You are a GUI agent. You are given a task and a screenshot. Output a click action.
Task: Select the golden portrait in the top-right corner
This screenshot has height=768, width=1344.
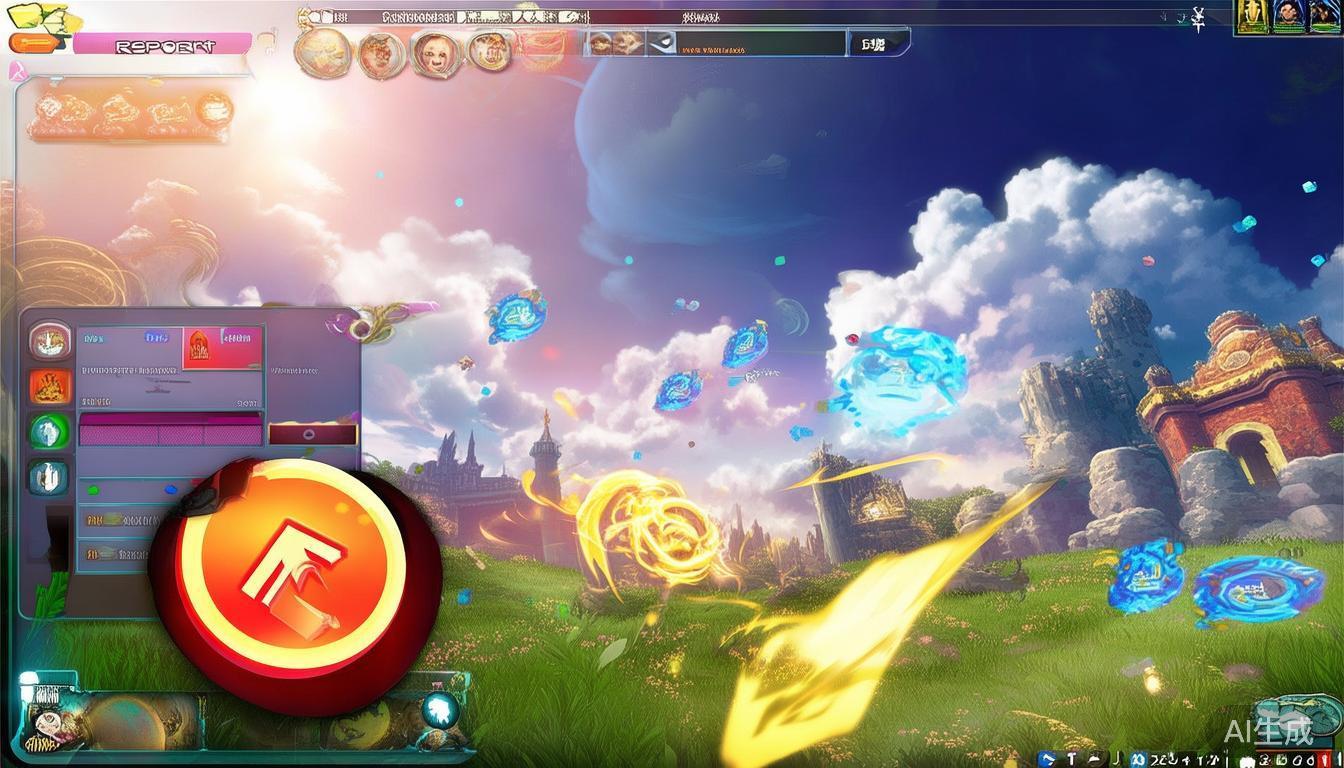point(1251,17)
